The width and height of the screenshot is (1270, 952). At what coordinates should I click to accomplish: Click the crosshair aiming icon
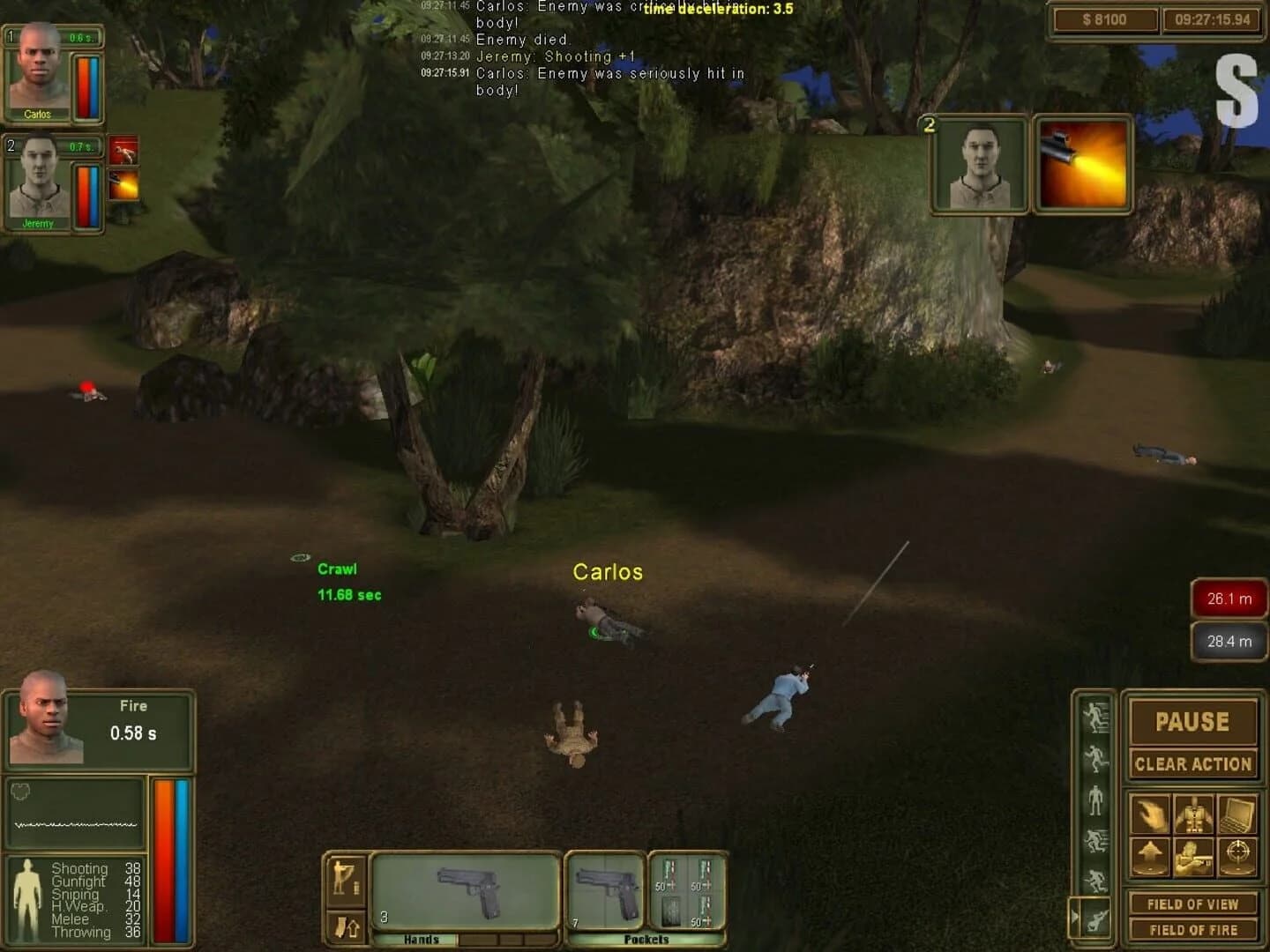[1236, 854]
